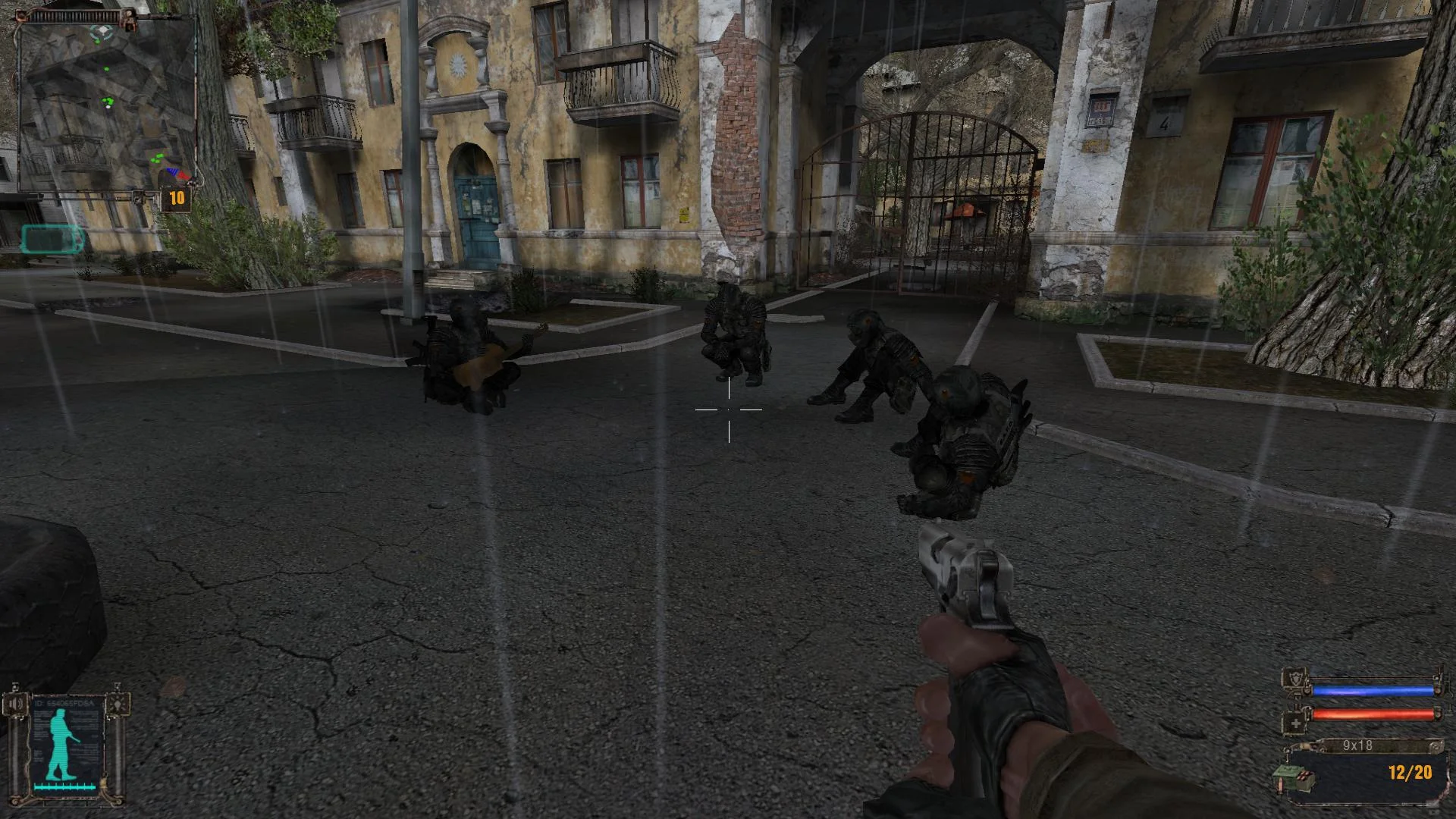Click the blue contact marker on the minimap
1456x819 pixels.
(x=173, y=171)
